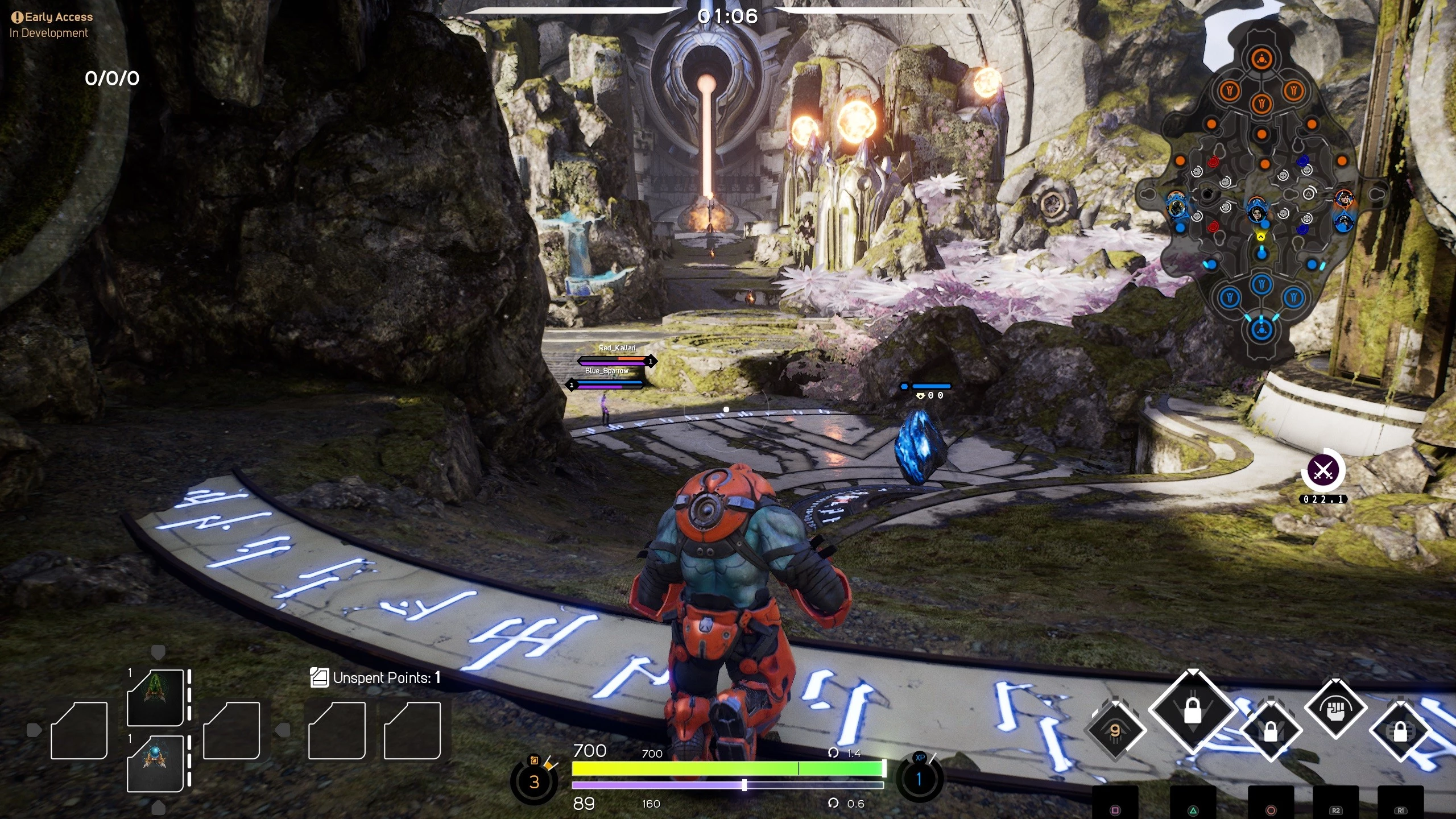Click the crossed swords buff timer icon
This screenshot has width=1456, height=819.
(x=1323, y=471)
